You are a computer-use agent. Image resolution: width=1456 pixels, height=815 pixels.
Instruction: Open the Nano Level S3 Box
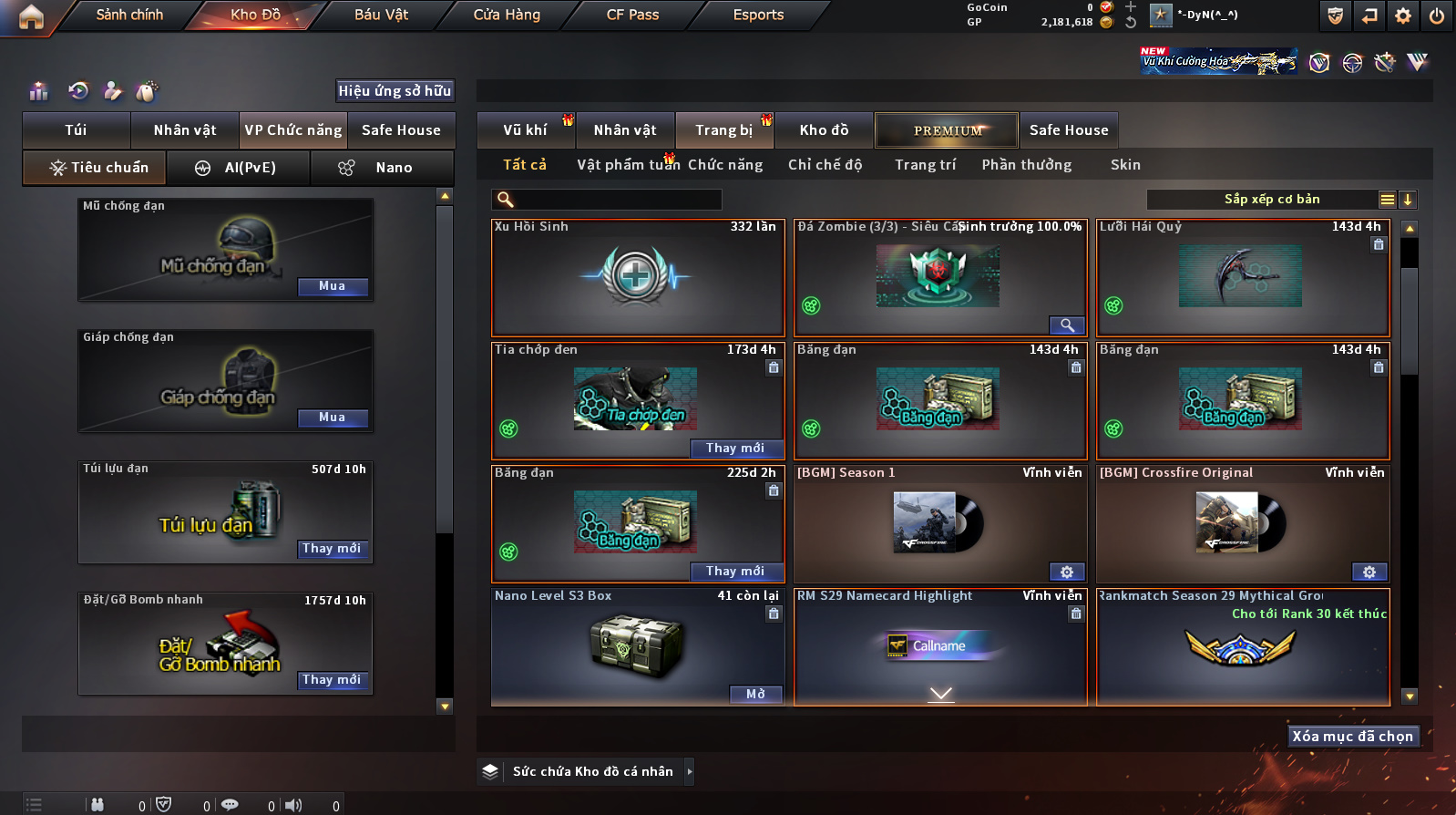(x=755, y=695)
